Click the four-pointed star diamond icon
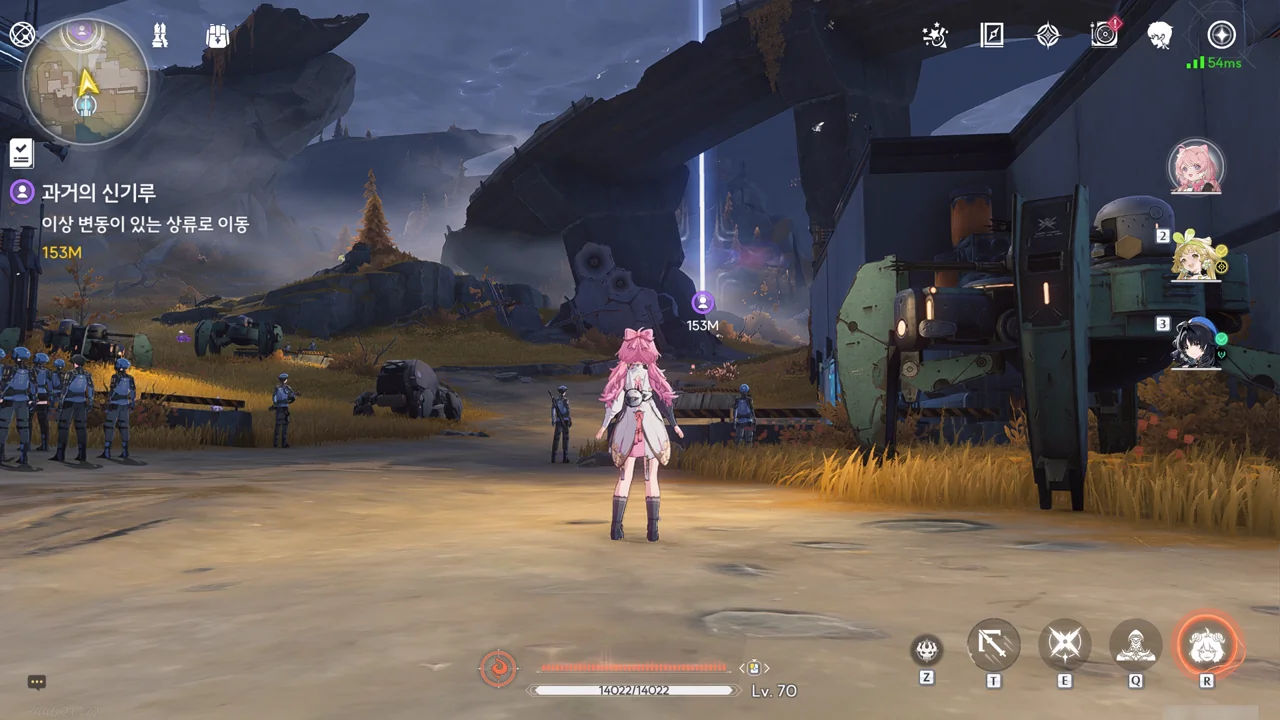Viewport: 1280px width, 720px height. [1047, 36]
